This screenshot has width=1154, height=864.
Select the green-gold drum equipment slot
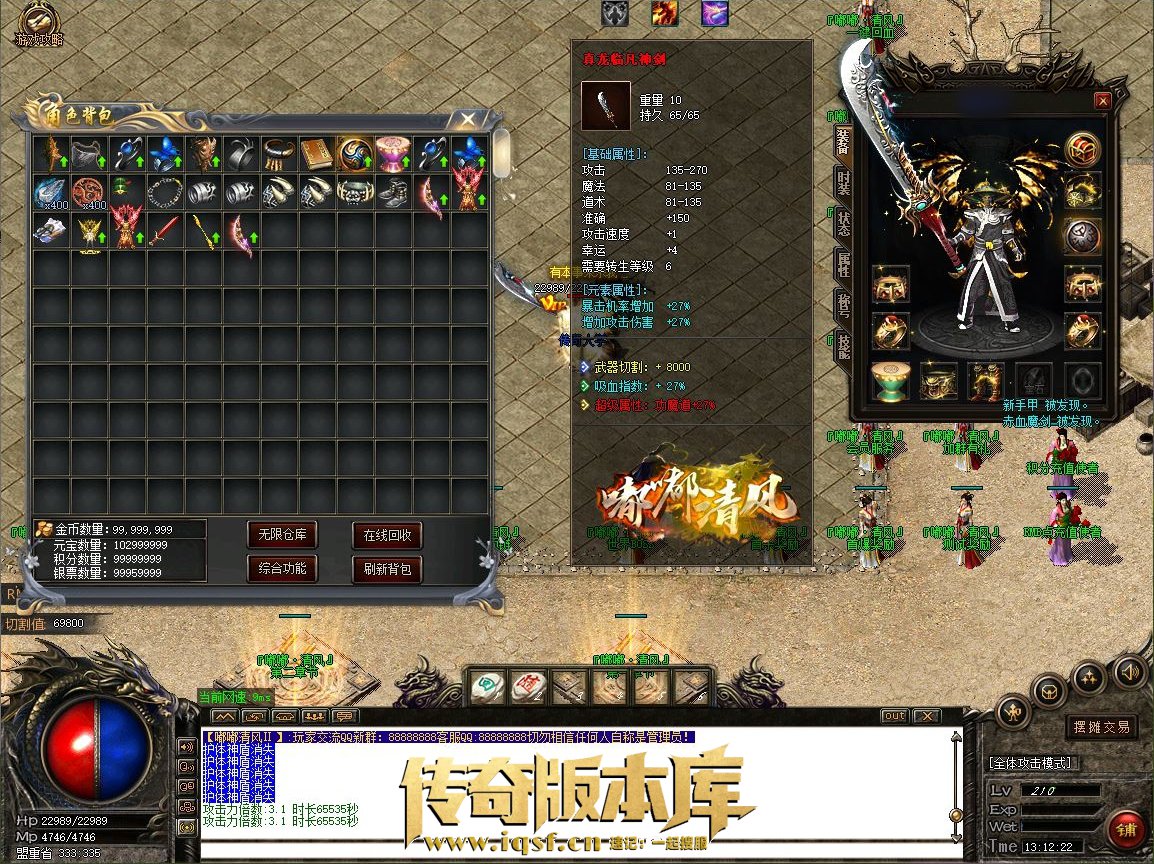pos(889,381)
